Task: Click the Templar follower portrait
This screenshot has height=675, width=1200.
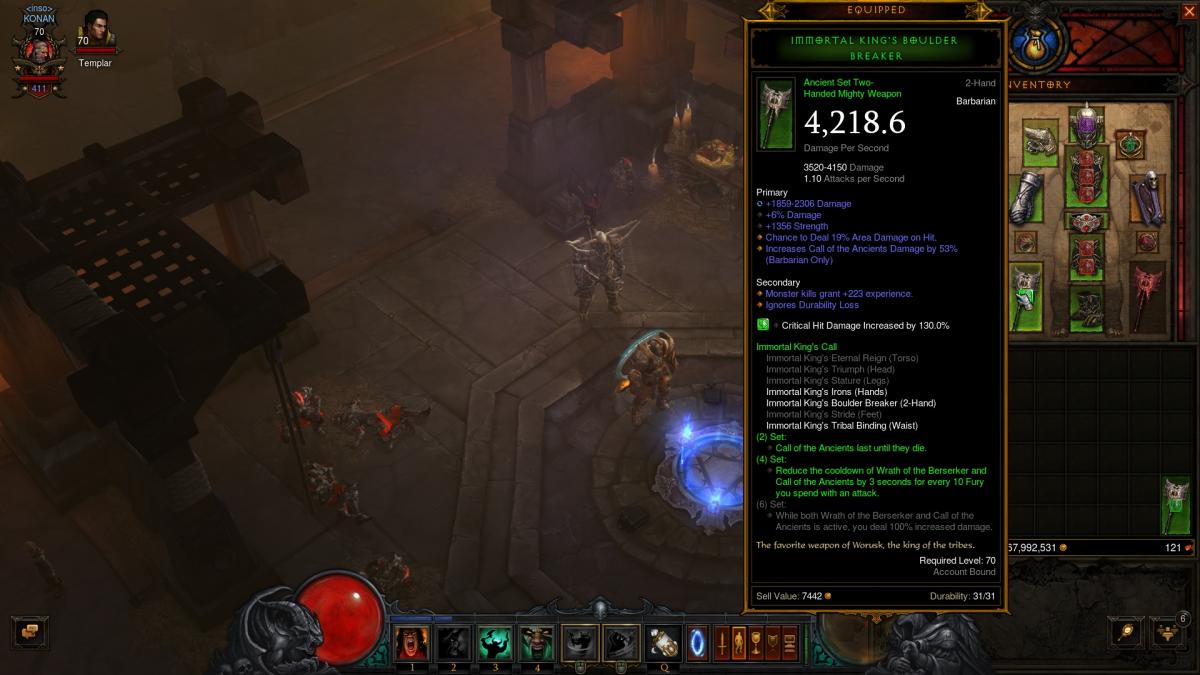Action: click(96, 32)
